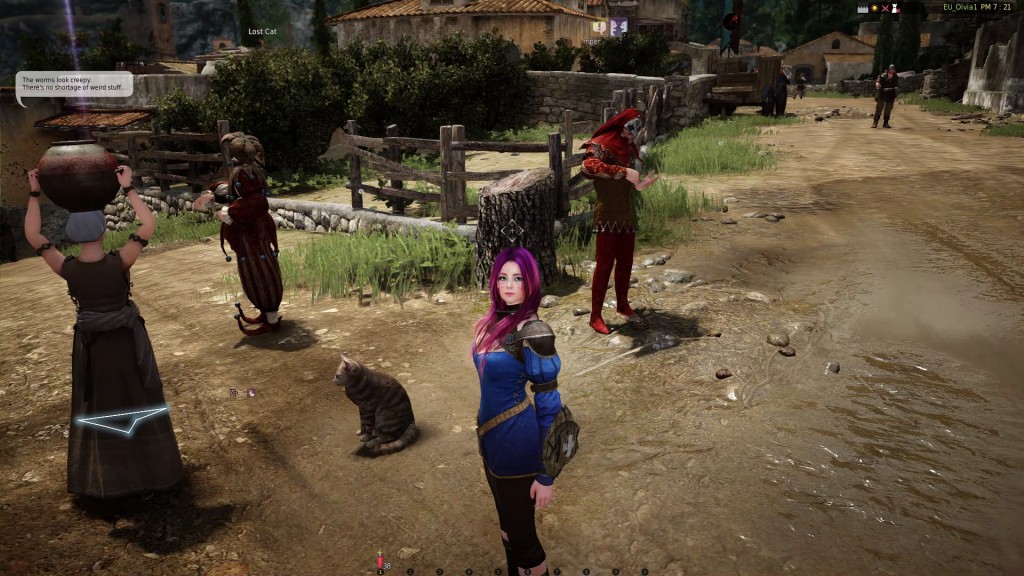Select the yellow sun icon
This screenshot has height=576, width=1024.
tap(874, 8)
